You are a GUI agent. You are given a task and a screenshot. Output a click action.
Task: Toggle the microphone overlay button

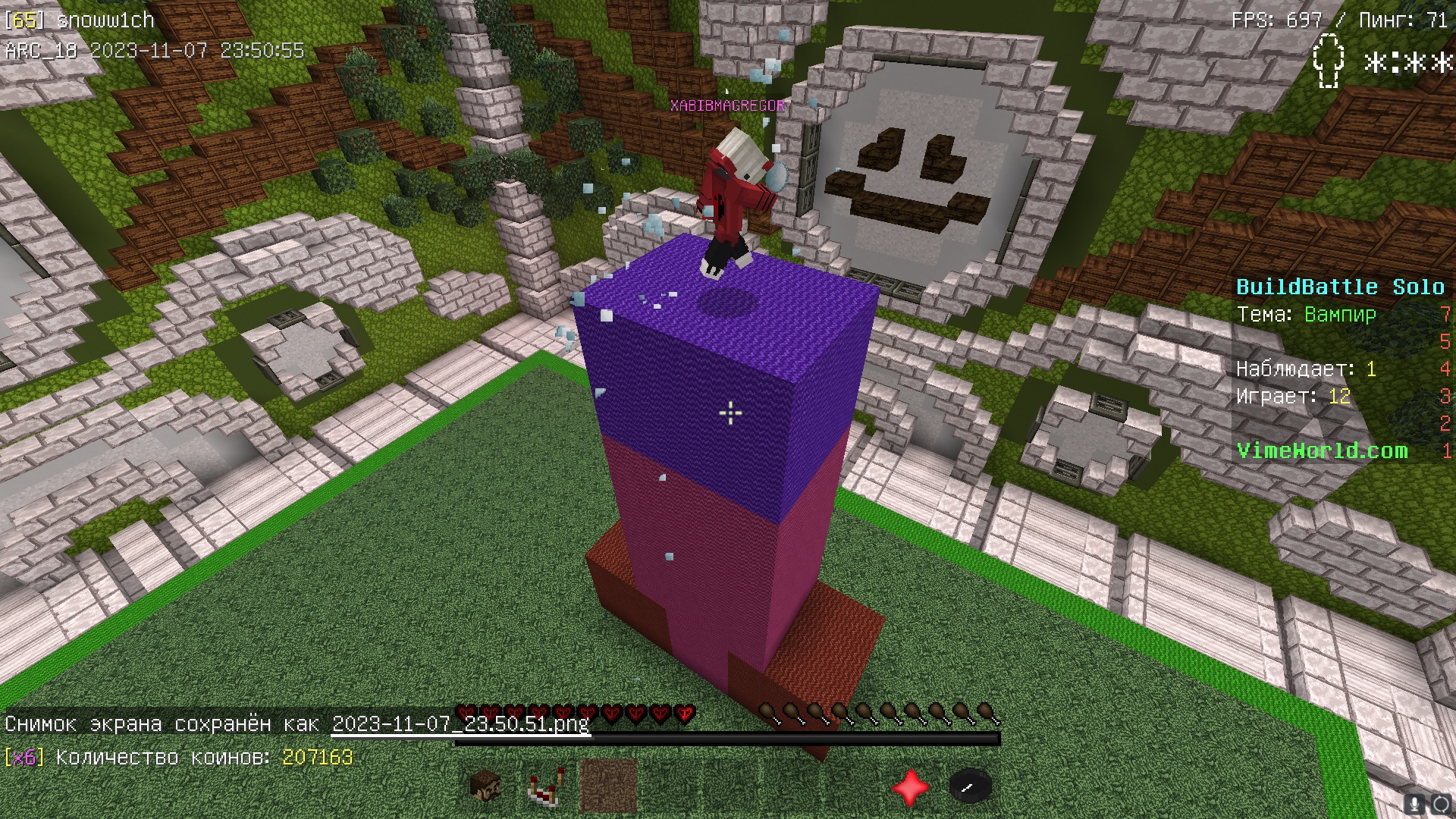tap(1415, 804)
